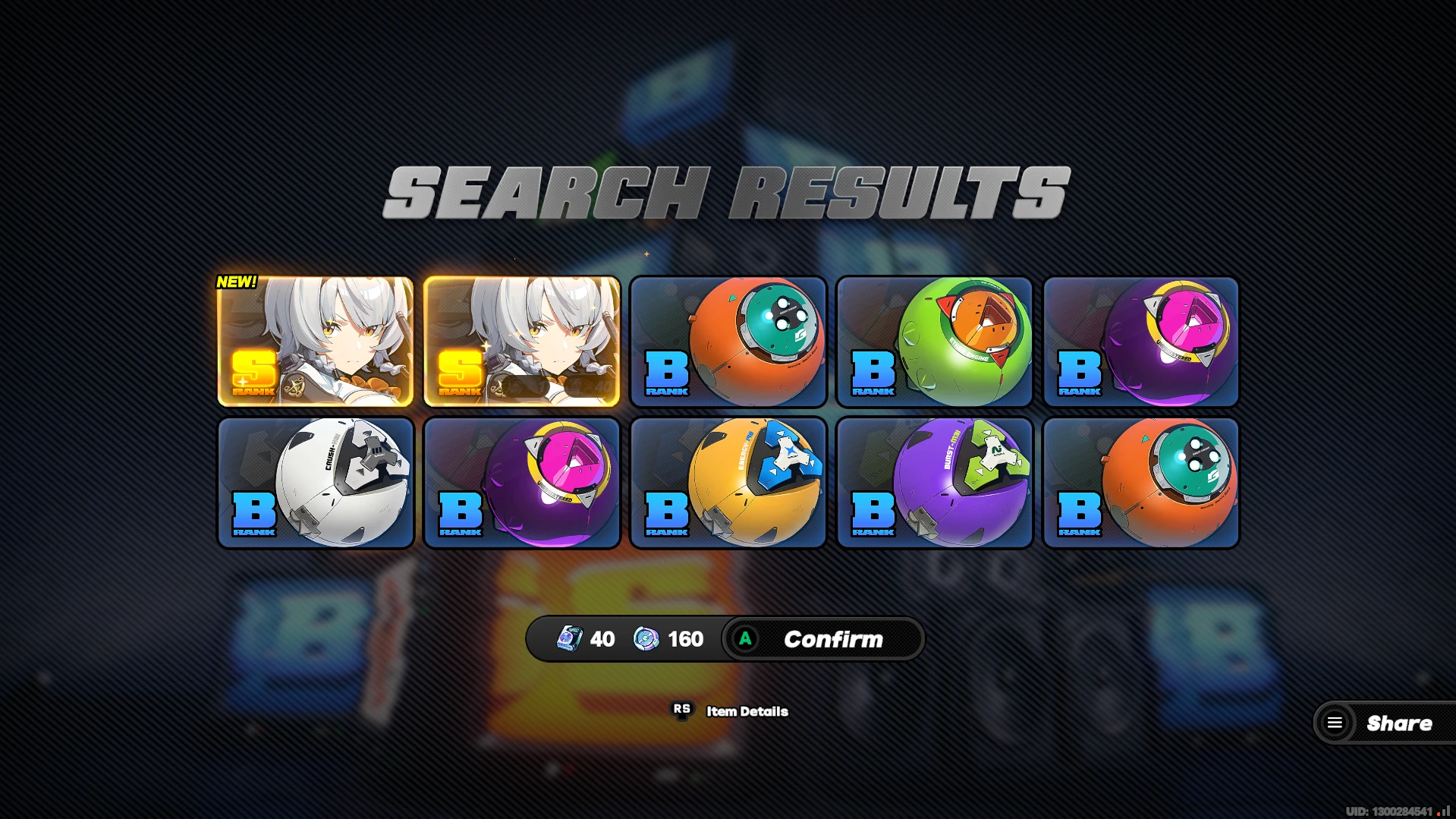Click the Master Tape currency icon
Image resolution: width=1456 pixels, height=819 pixels.
point(568,638)
